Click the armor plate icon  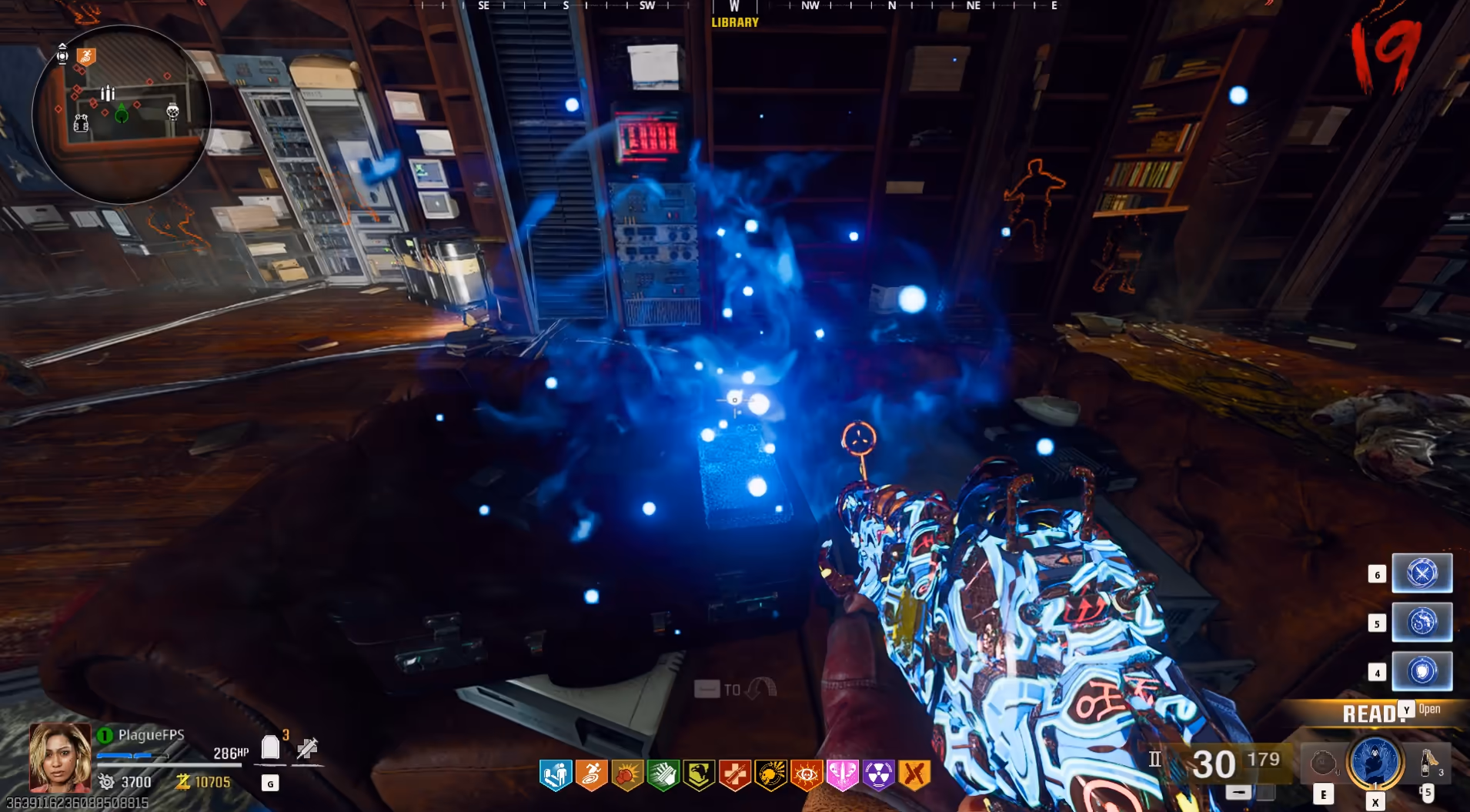click(270, 747)
